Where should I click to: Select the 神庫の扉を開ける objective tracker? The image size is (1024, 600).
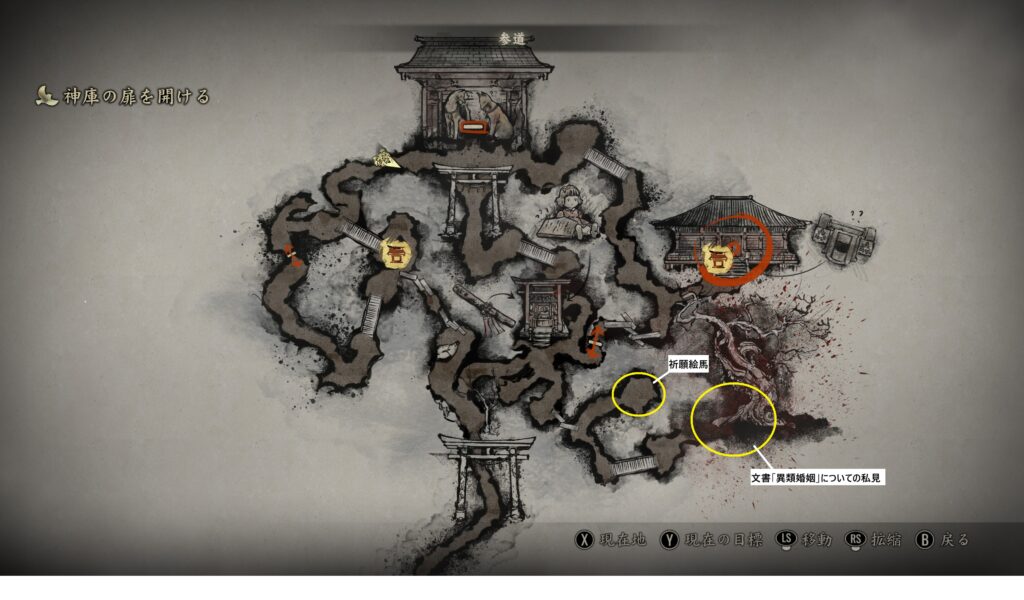[124, 97]
